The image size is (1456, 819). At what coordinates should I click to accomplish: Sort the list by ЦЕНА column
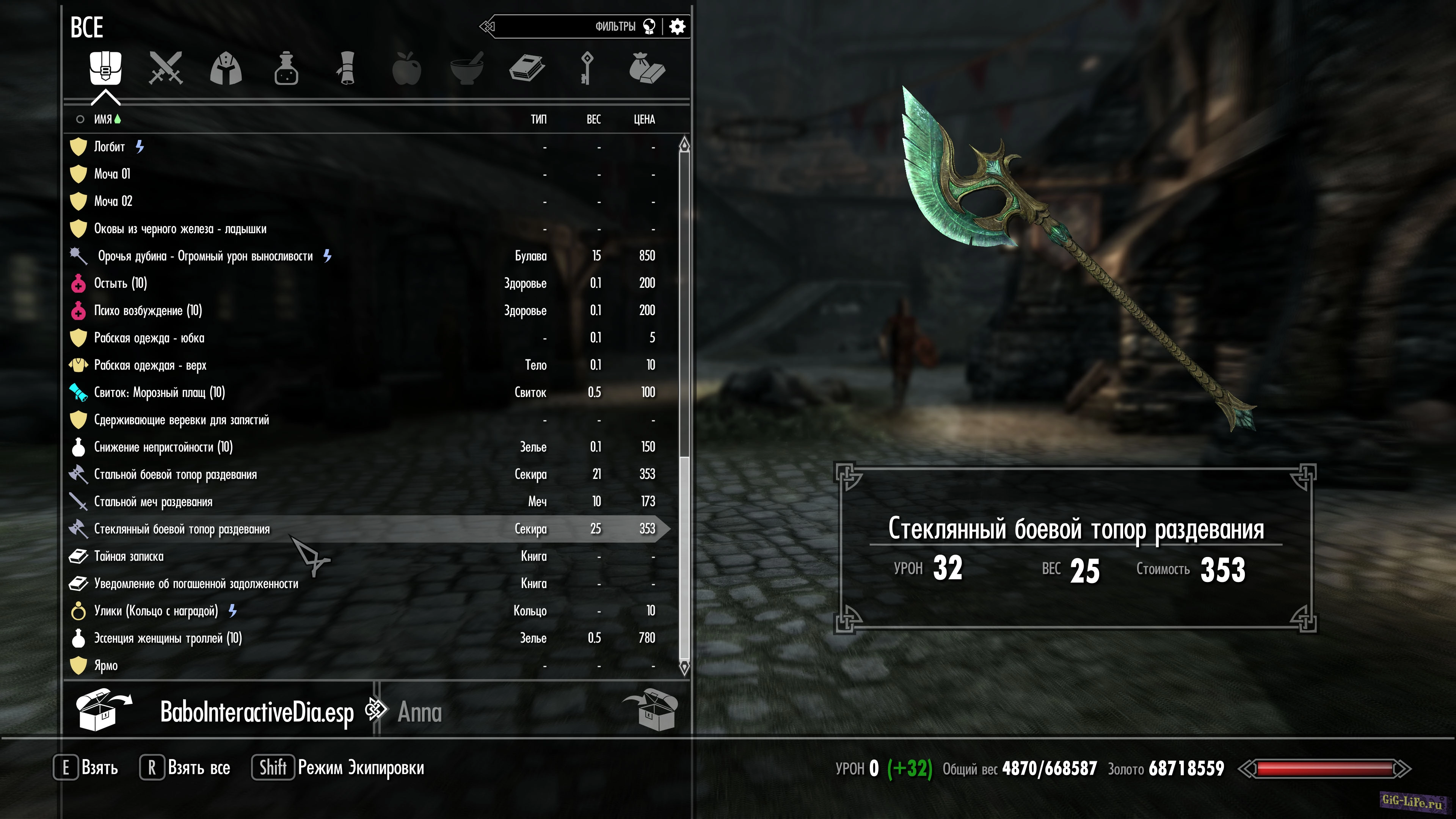pos(644,119)
